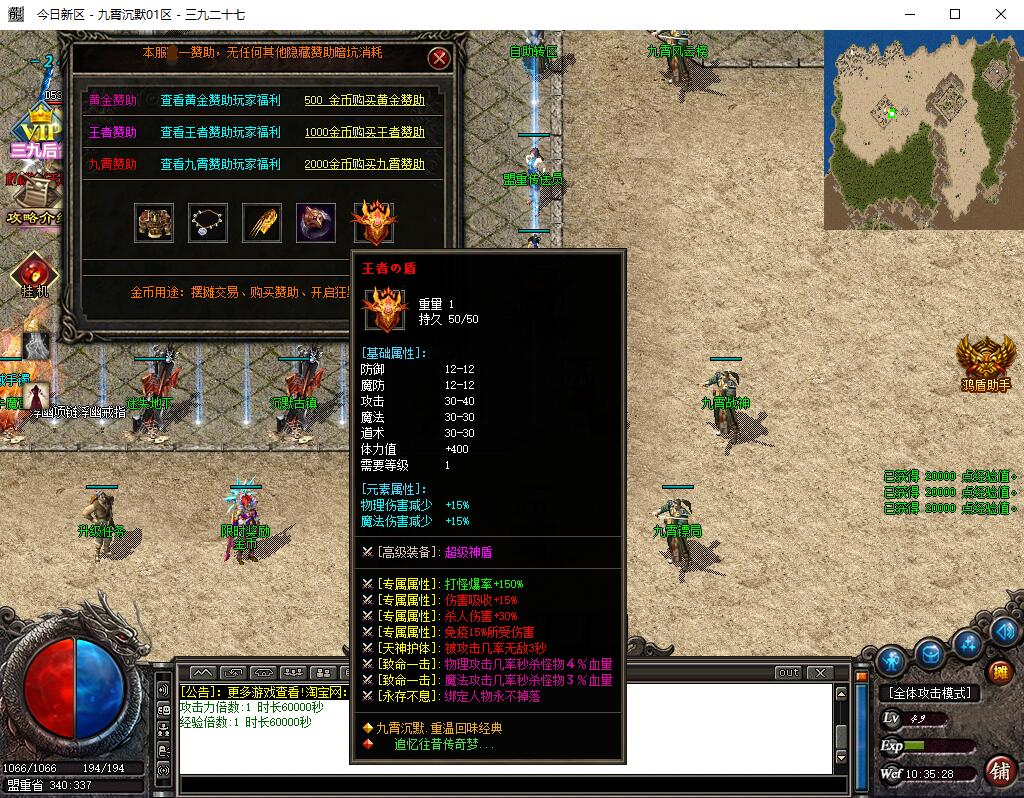
Task: View gold sponsor player benefits (查看黄金赞助玩家福利)
Action: (x=220, y=100)
